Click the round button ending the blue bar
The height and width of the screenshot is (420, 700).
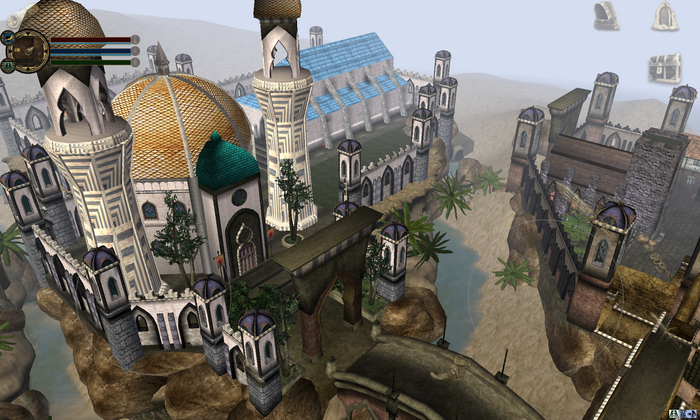(135, 50)
